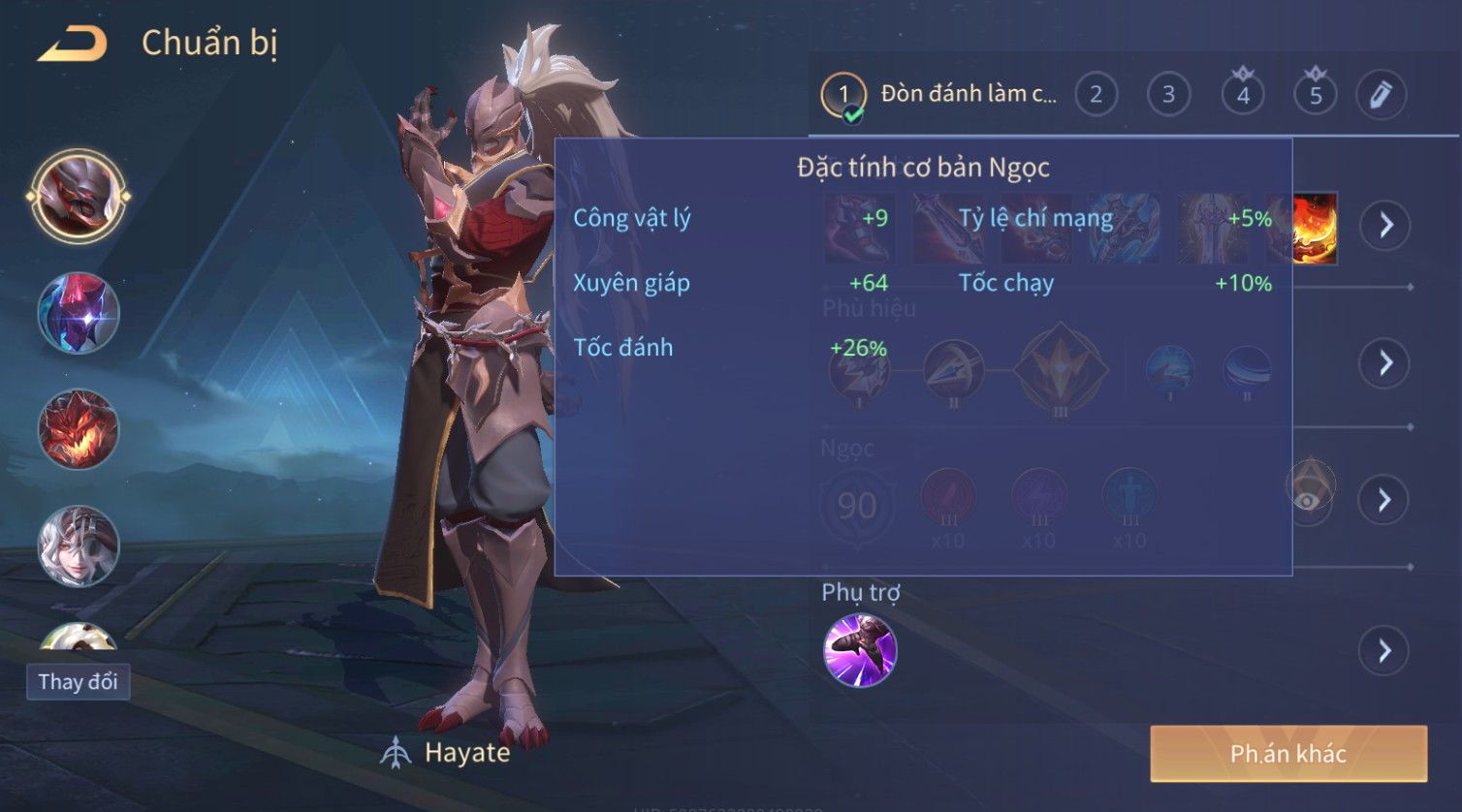
Task: Open locked build preset 4
Action: pos(1243,95)
